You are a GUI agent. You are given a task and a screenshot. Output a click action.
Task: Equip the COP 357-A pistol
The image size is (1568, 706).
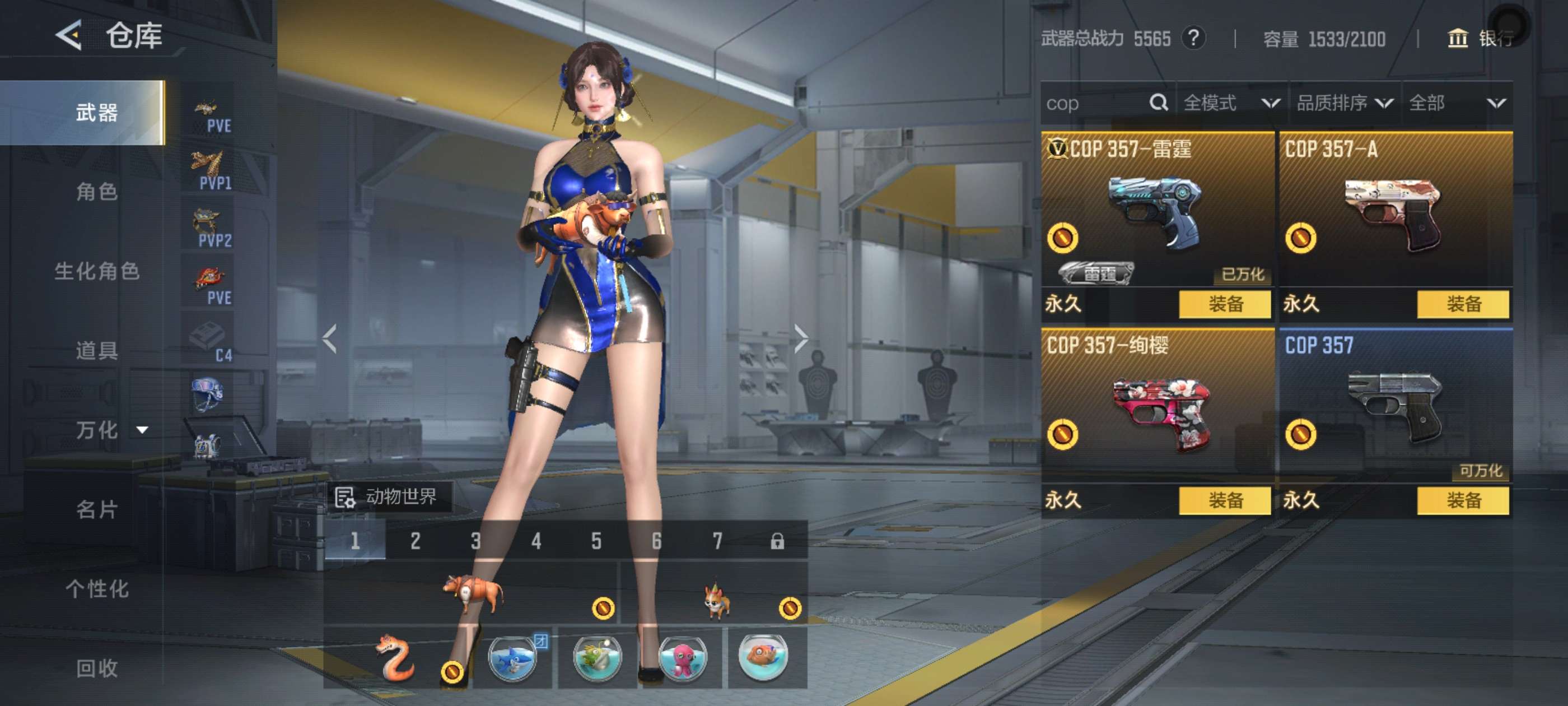tap(1463, 304)
